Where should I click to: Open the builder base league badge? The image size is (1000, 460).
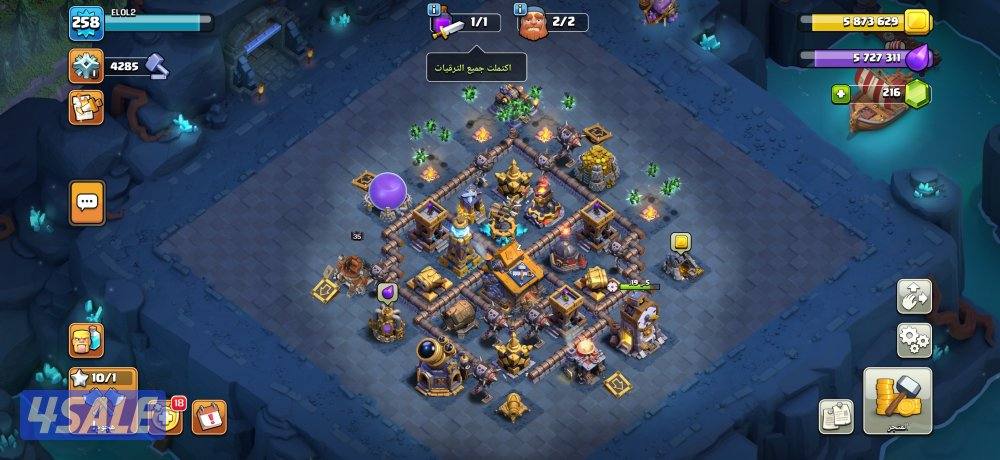pos(86,66)
